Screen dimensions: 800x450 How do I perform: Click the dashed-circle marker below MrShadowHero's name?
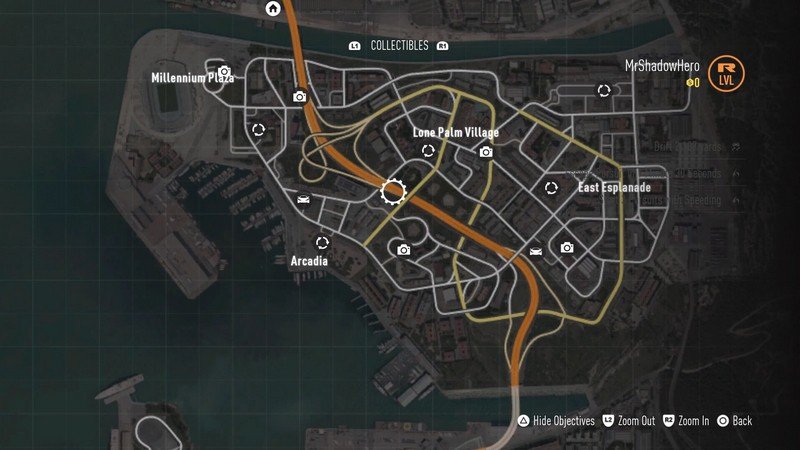(604, 91)
